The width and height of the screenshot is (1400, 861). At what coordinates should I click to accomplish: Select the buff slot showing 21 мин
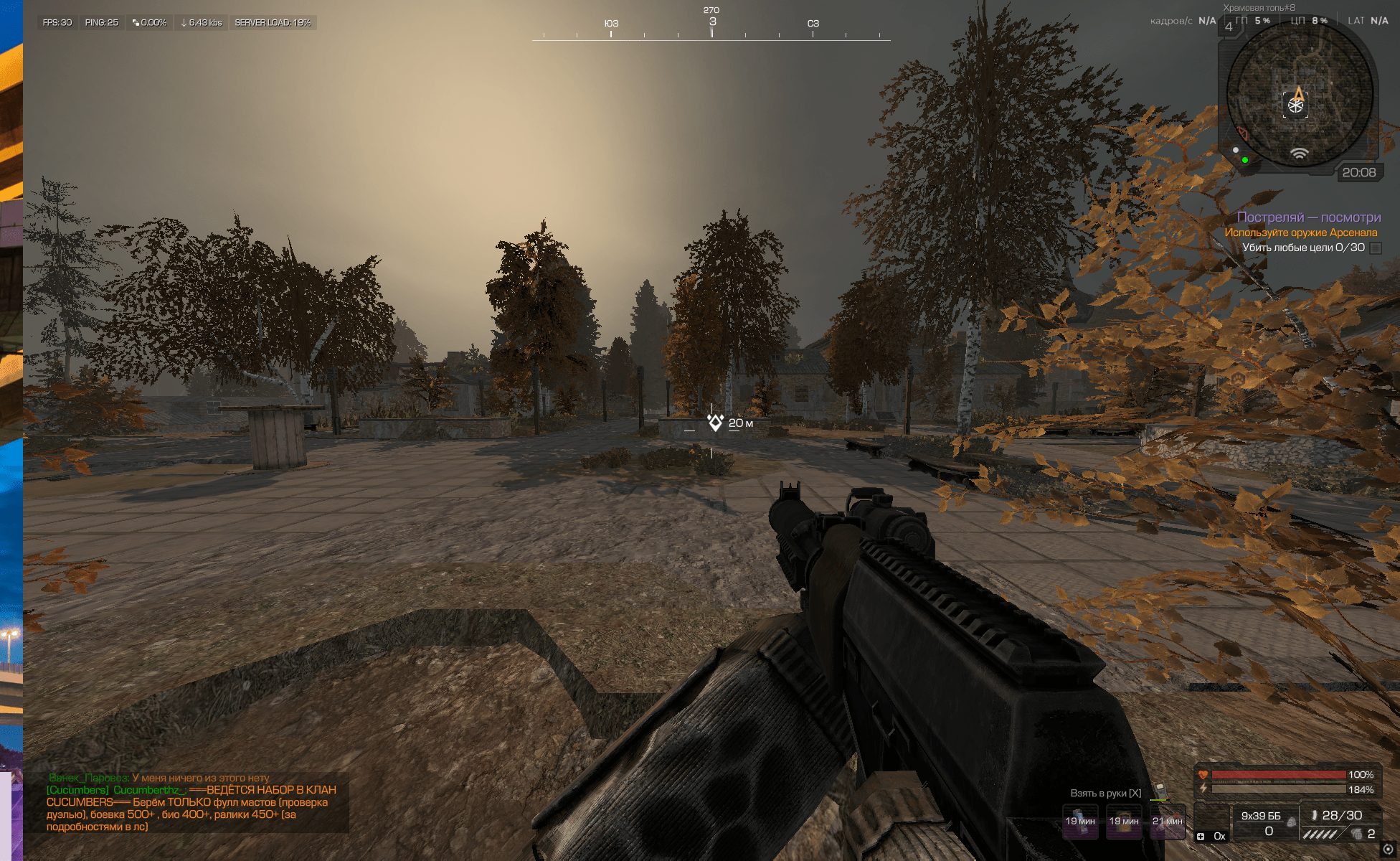point(1168,821)
